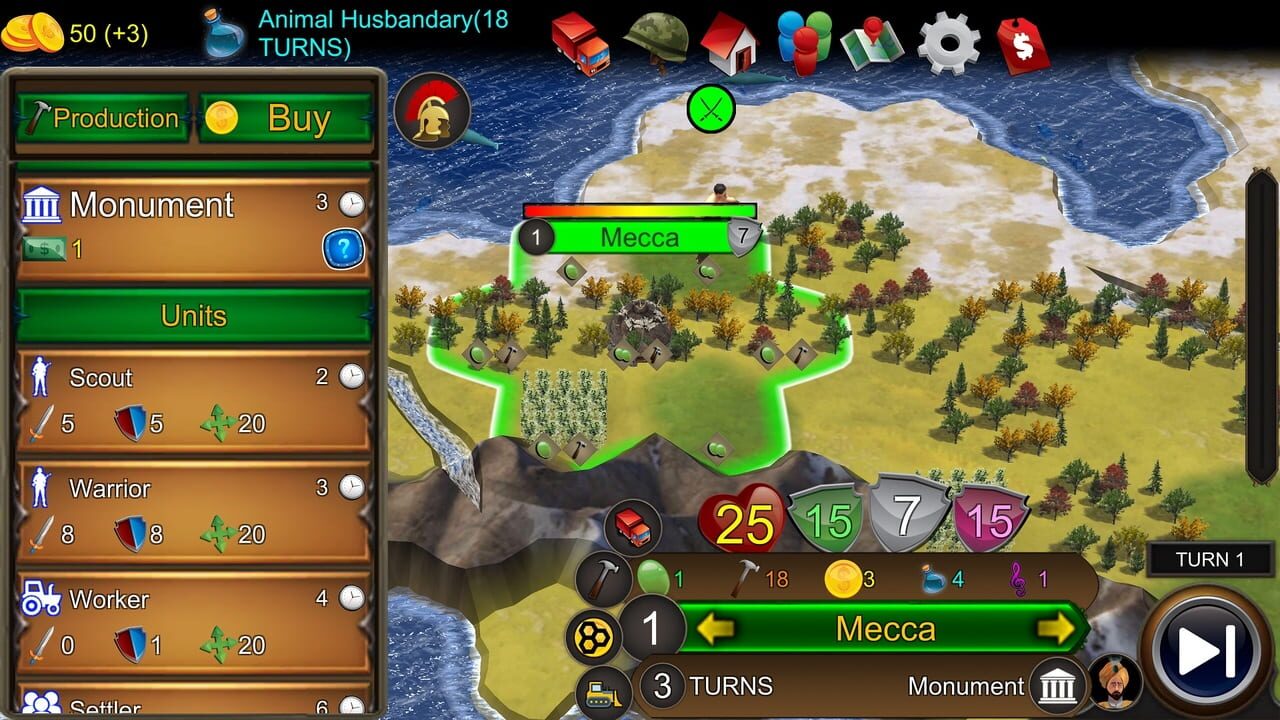Screen dimensions: 1280x720
Task: Click the Mecca city health bar
Action: pyautogui.click(x=640, y=209)
